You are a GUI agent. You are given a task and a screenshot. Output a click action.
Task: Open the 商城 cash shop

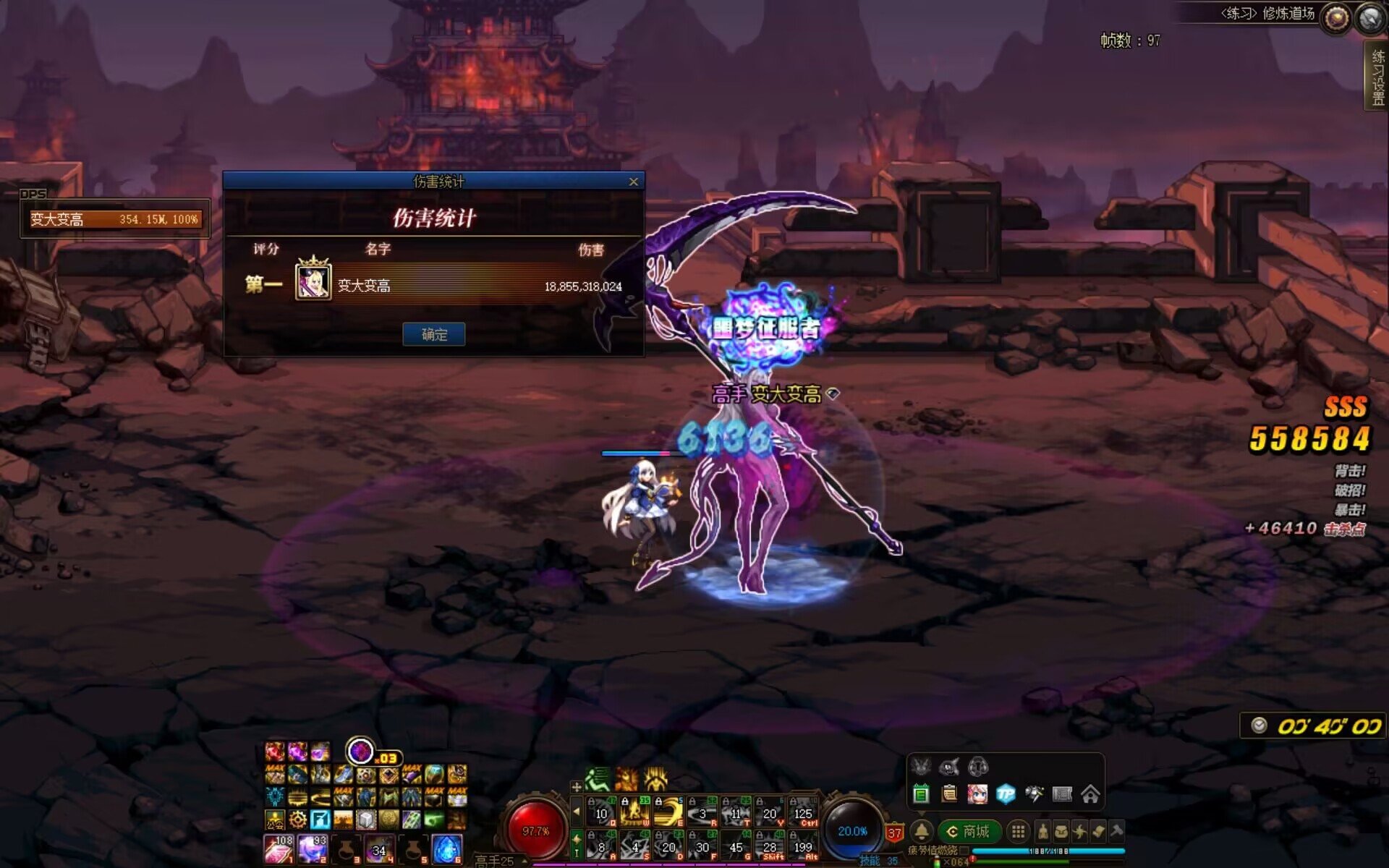(969, 832)
